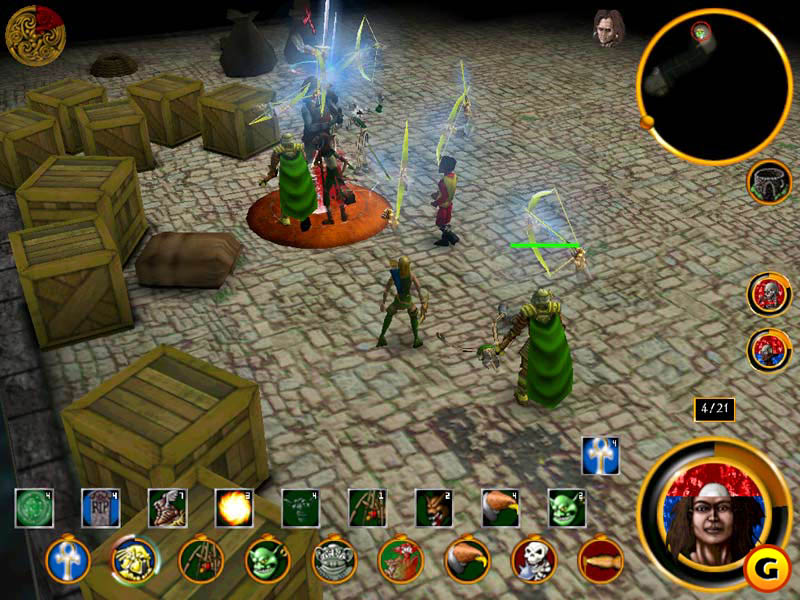Screen dimensions: 800x600
Task: Click the red dragon round medallion
Action: [401, 560]
